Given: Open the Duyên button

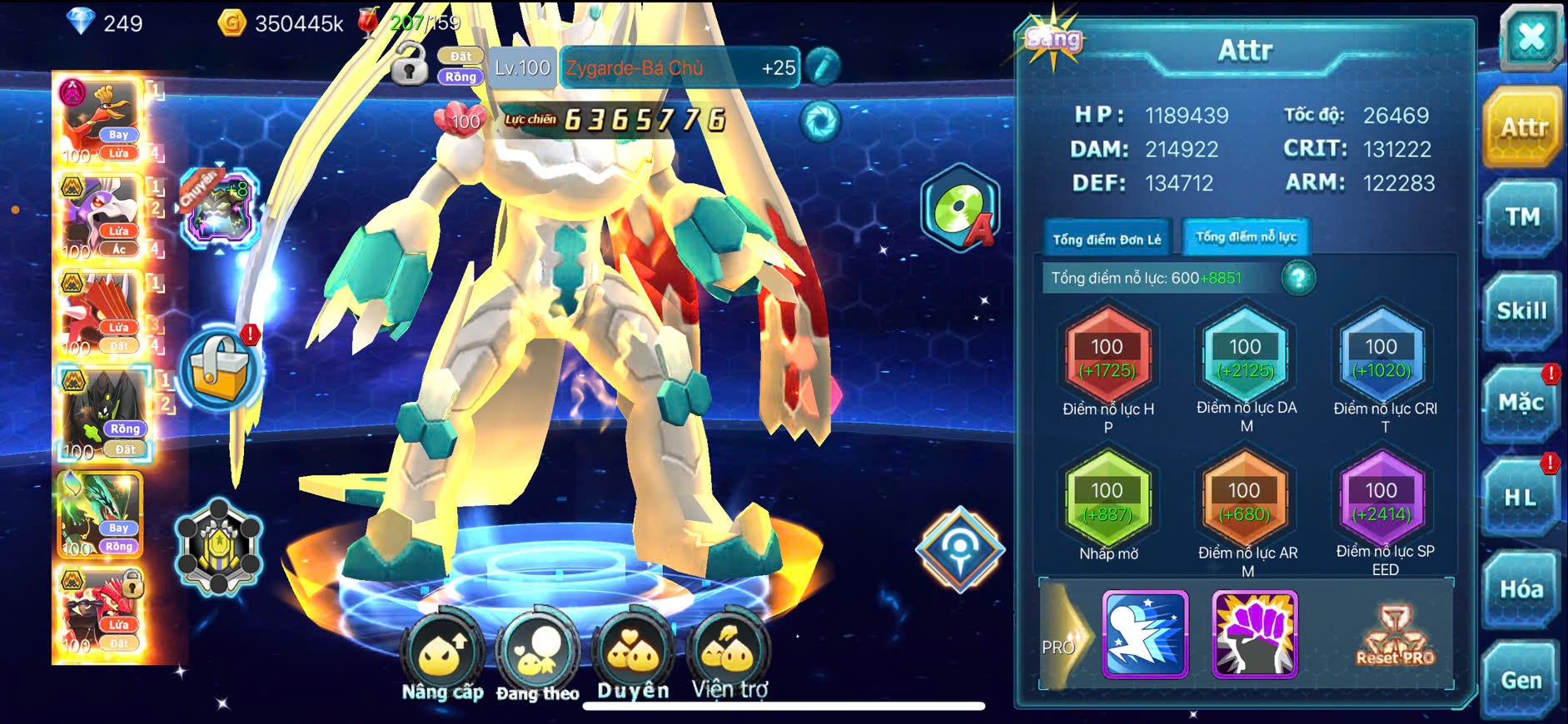Looking at the screenshot, I should [633, 654].
